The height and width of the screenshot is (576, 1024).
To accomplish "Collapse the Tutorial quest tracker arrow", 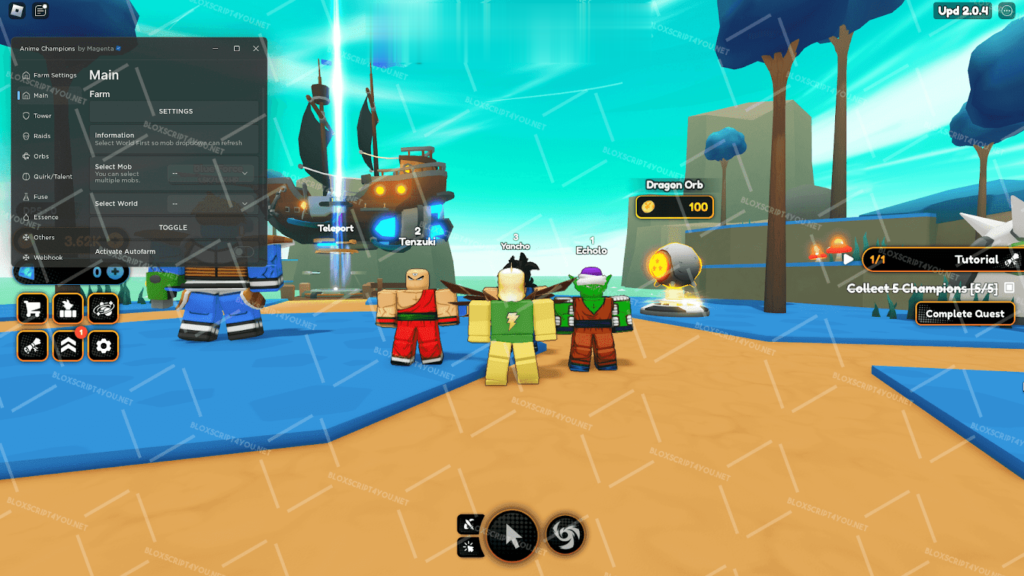I will pos(848,259).
